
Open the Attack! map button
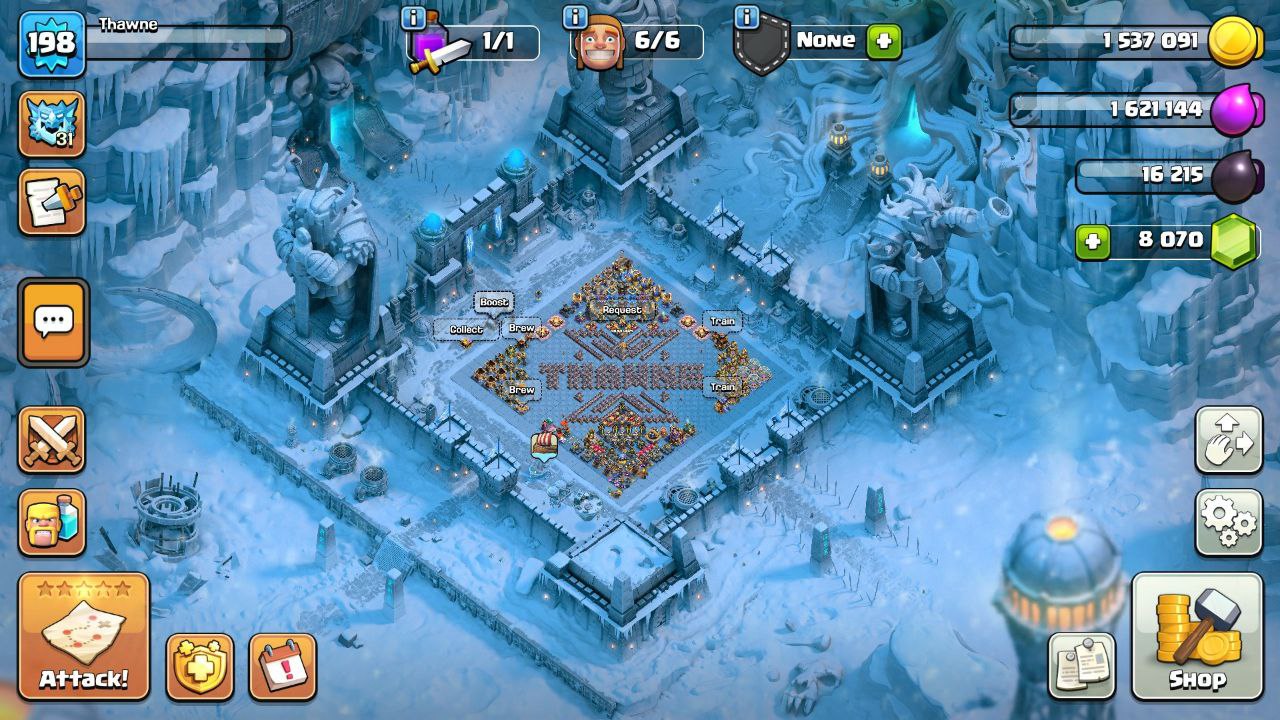(84, 636)
